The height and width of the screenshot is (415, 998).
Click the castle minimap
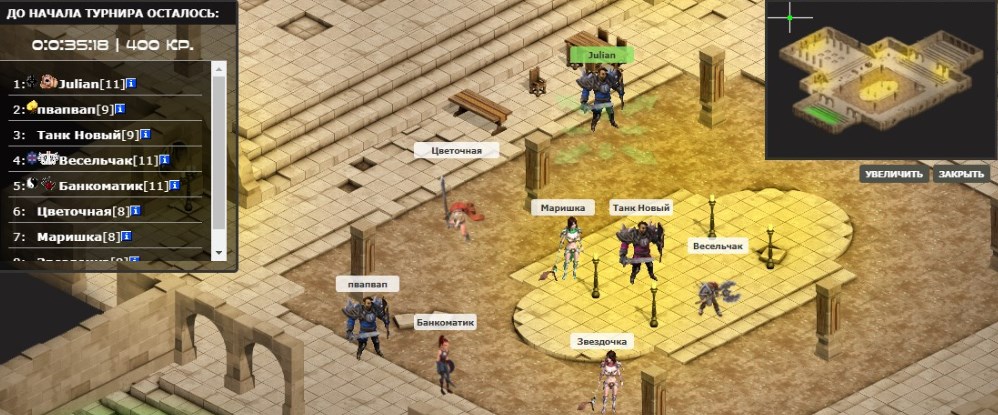tap(880, 80)
